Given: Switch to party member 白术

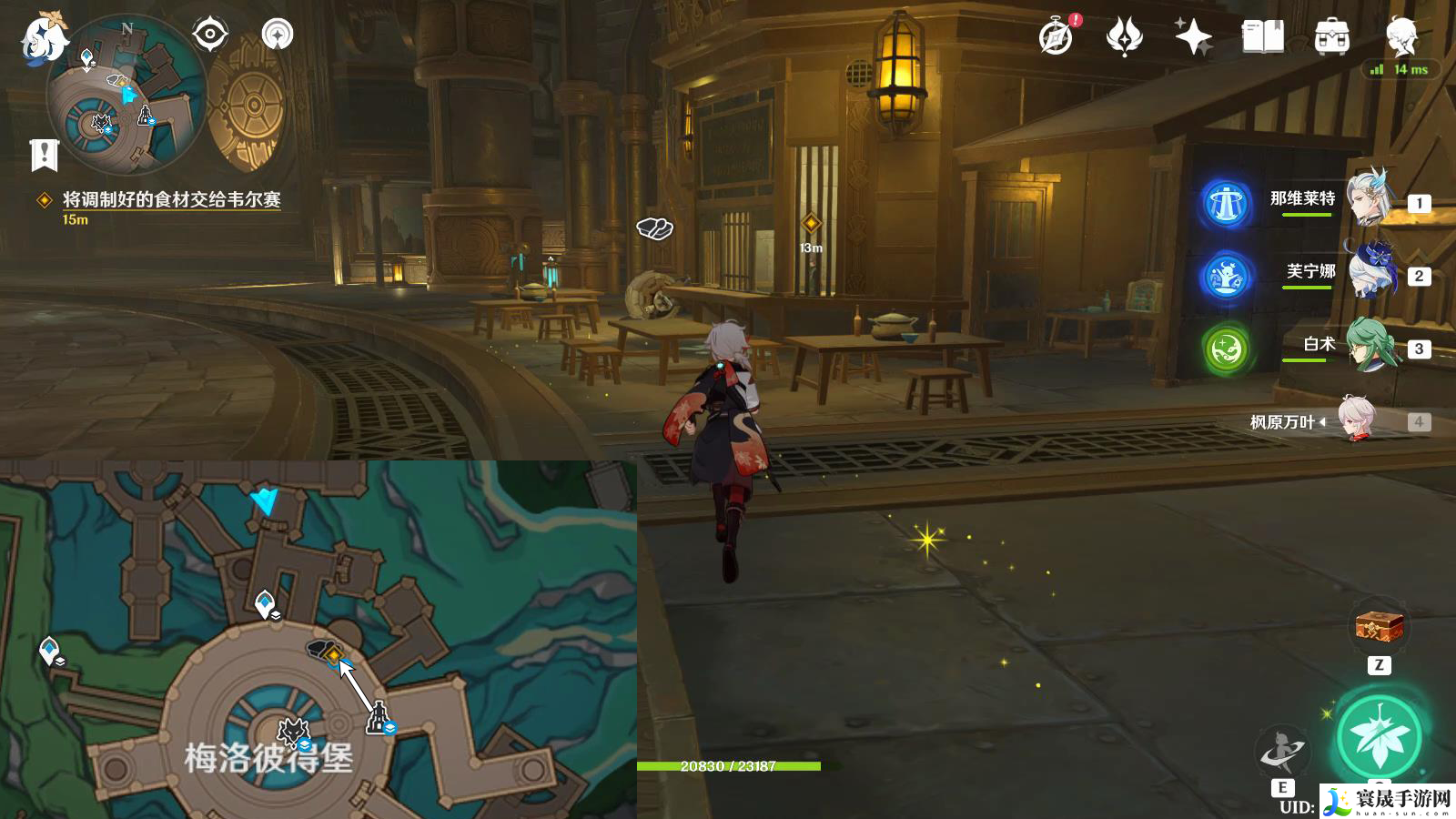Looking at the screenshot, I should [x=1371, y=345].
